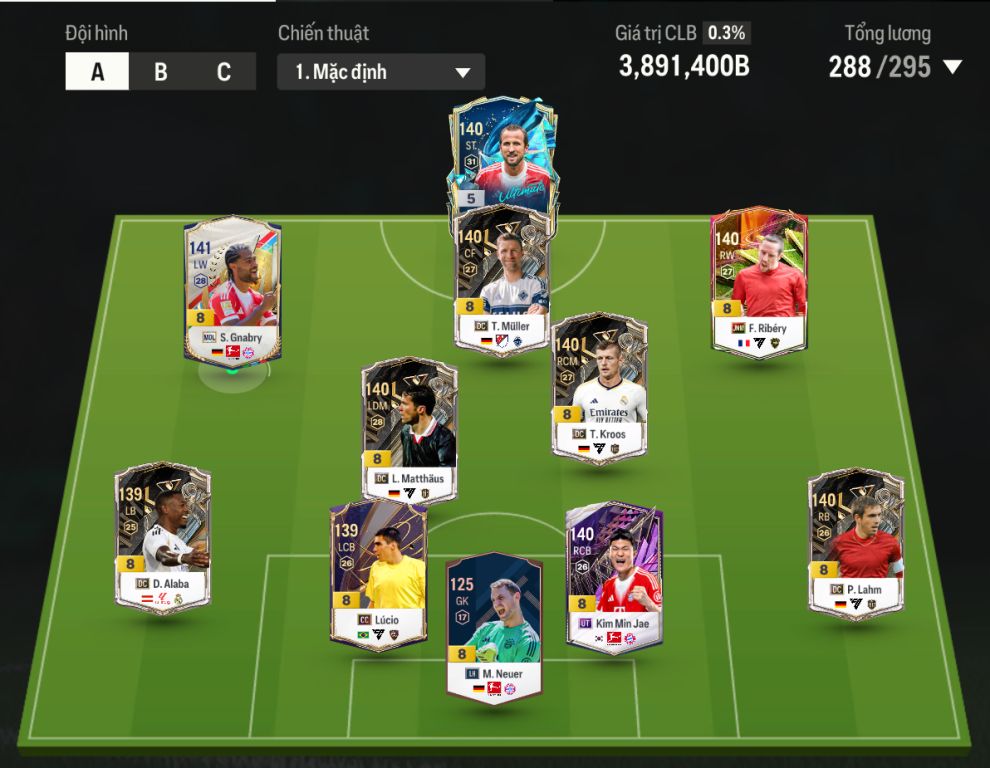Open the Mặc định tactics dropdown

point(381,72)
